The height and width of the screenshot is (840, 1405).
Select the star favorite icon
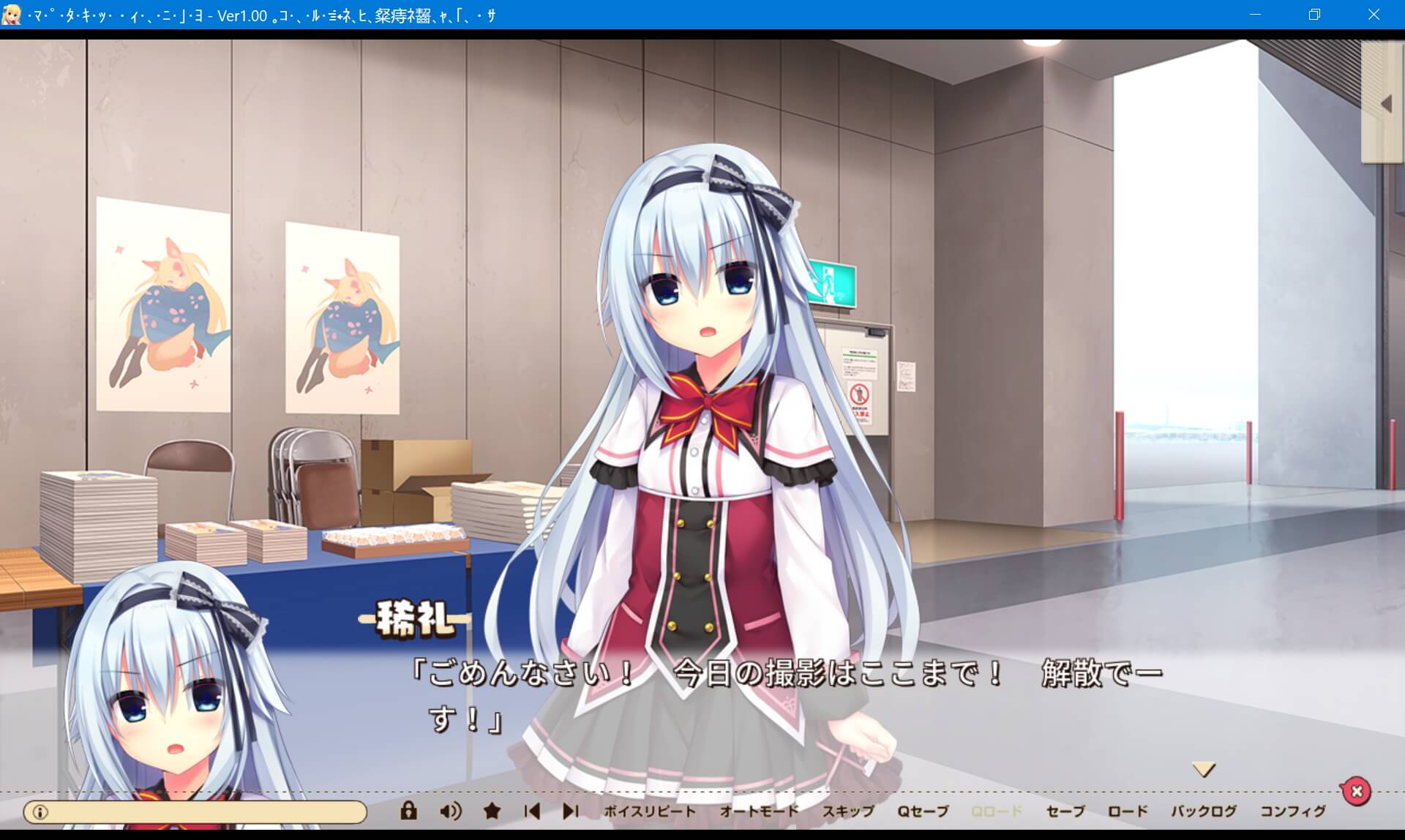pyautogui.click(x=491, y=811)
